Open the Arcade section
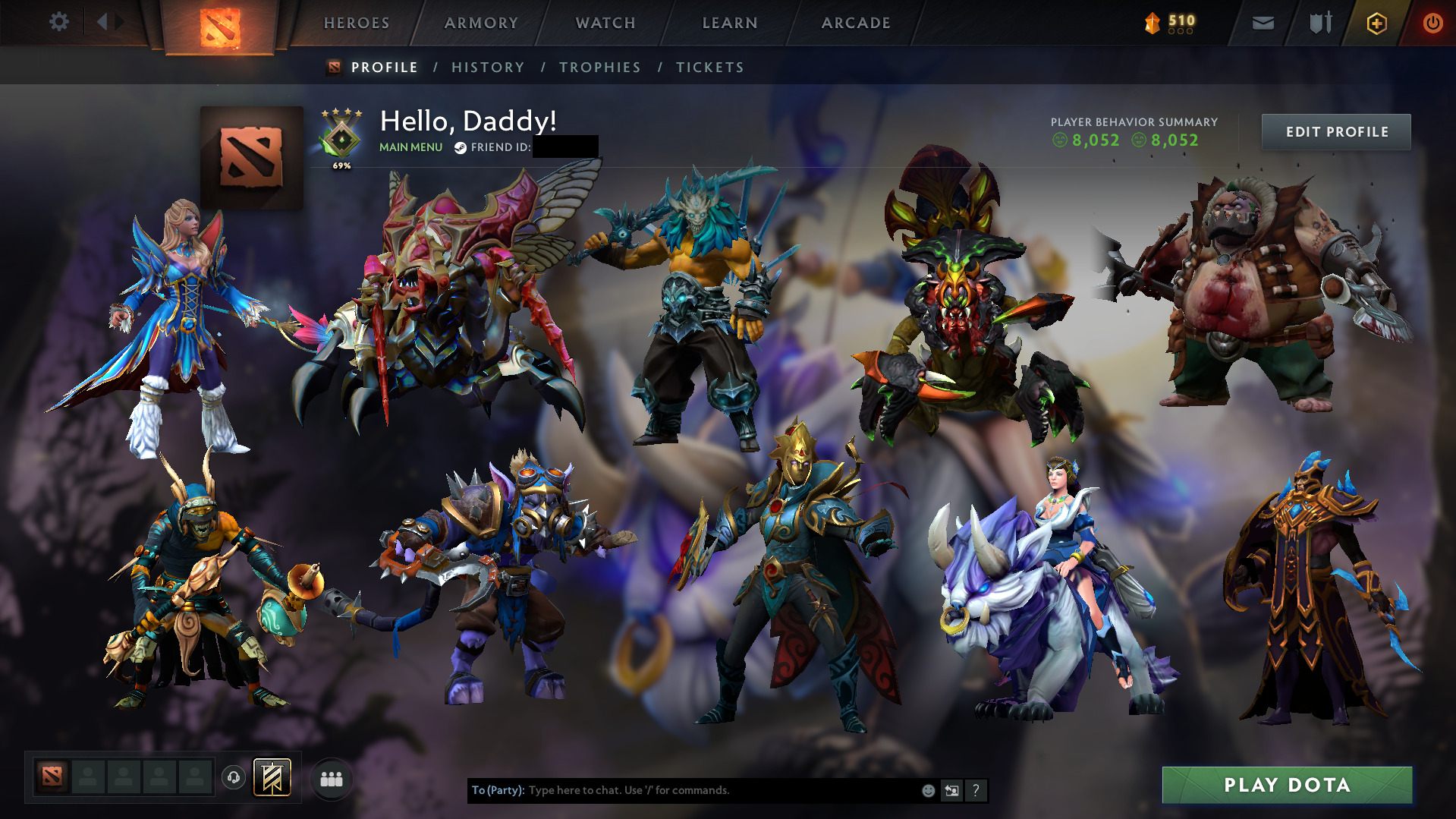This screenshot has width=1456, height=819. [856, 23]
